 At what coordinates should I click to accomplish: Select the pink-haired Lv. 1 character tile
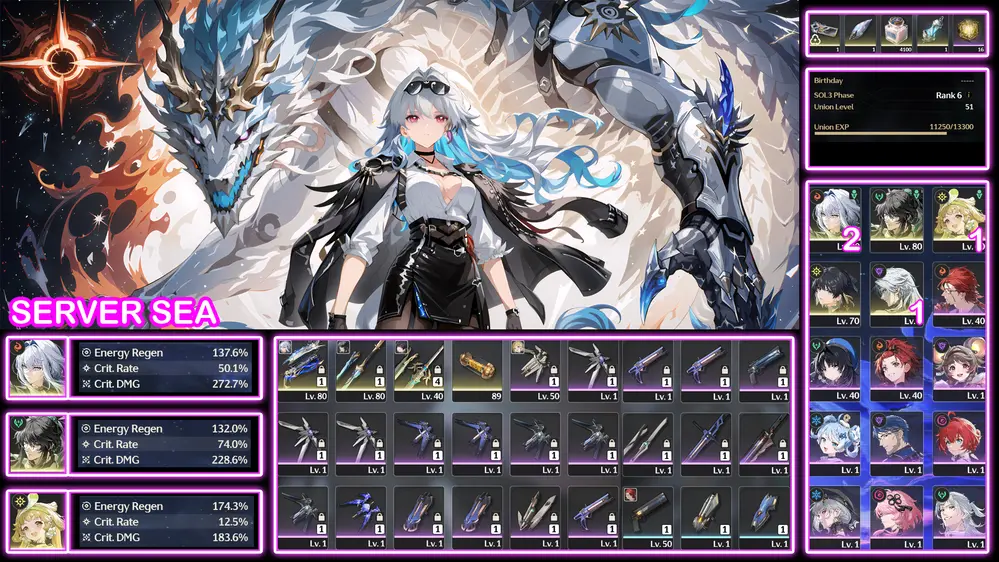[897, 517]
